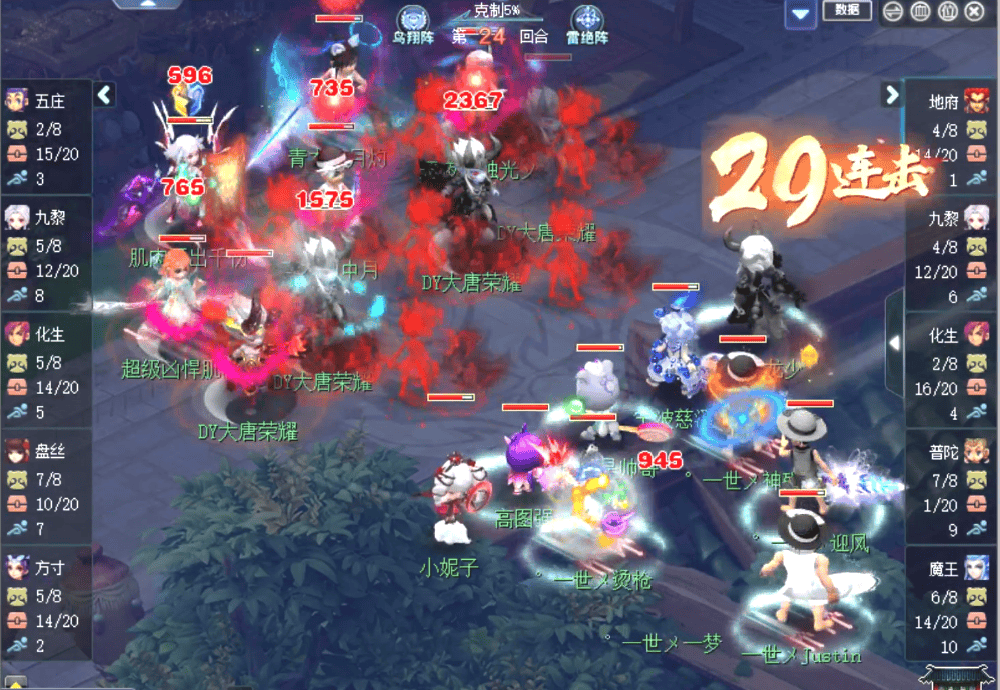Click the right-edge side drawer arrow
Screen dimensions: 1000x690
[894, 342]
